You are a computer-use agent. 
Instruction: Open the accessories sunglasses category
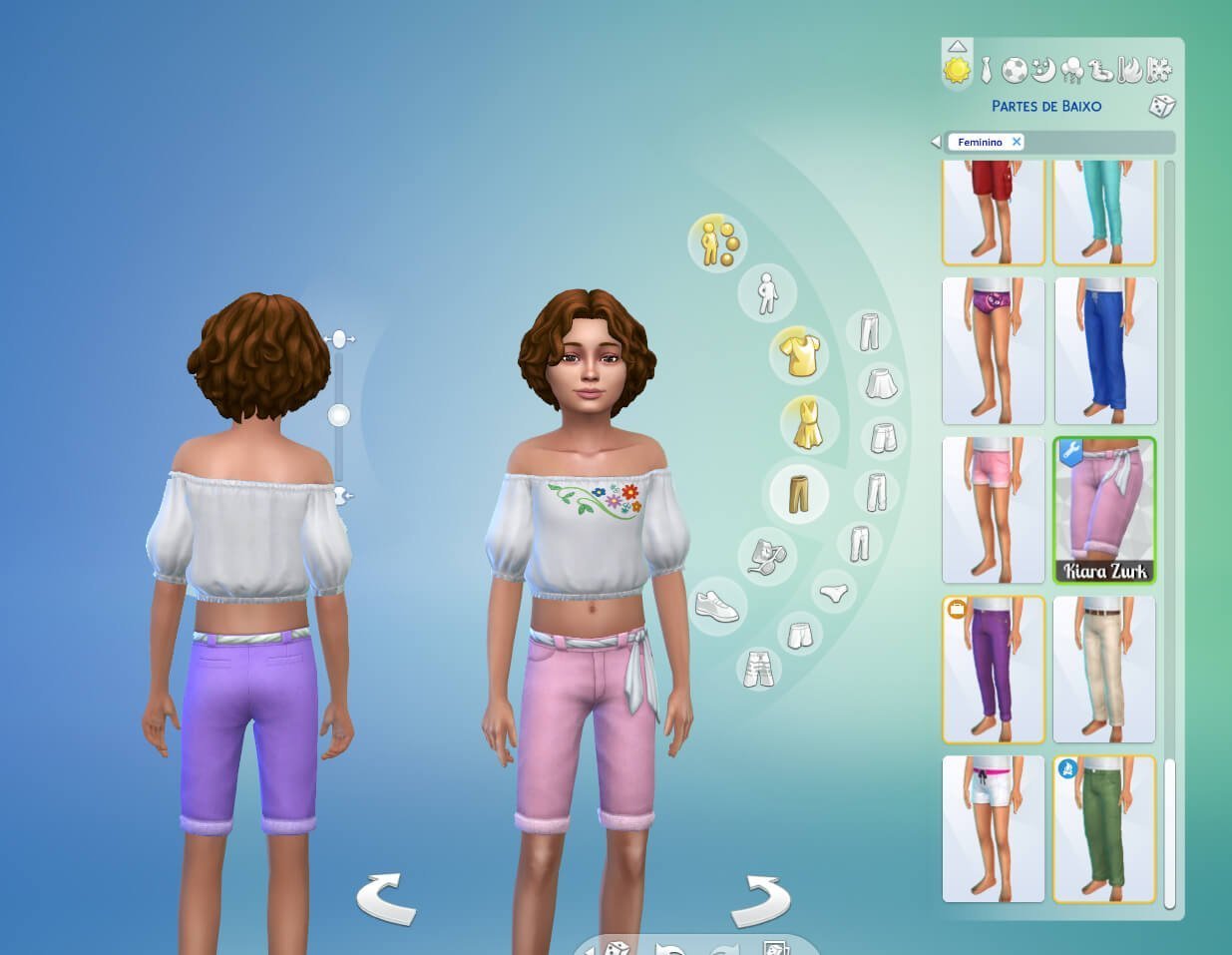coord(766,555)
